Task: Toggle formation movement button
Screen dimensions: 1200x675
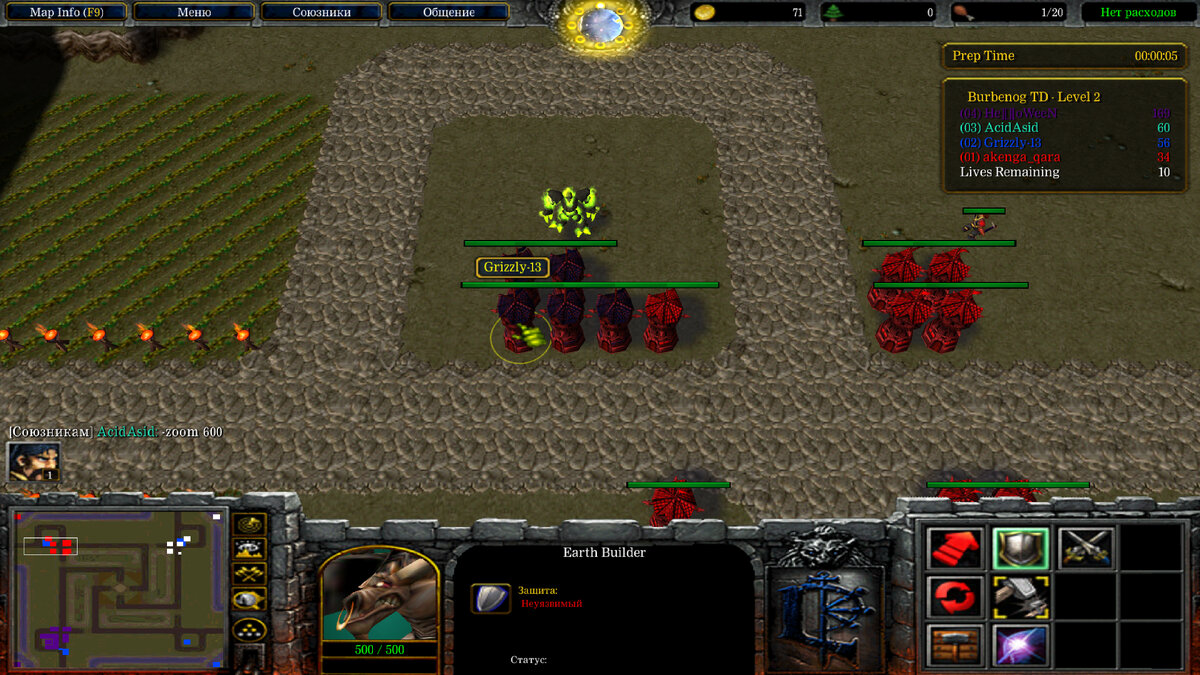Action: pyautogui.click(x=249, y=628)
